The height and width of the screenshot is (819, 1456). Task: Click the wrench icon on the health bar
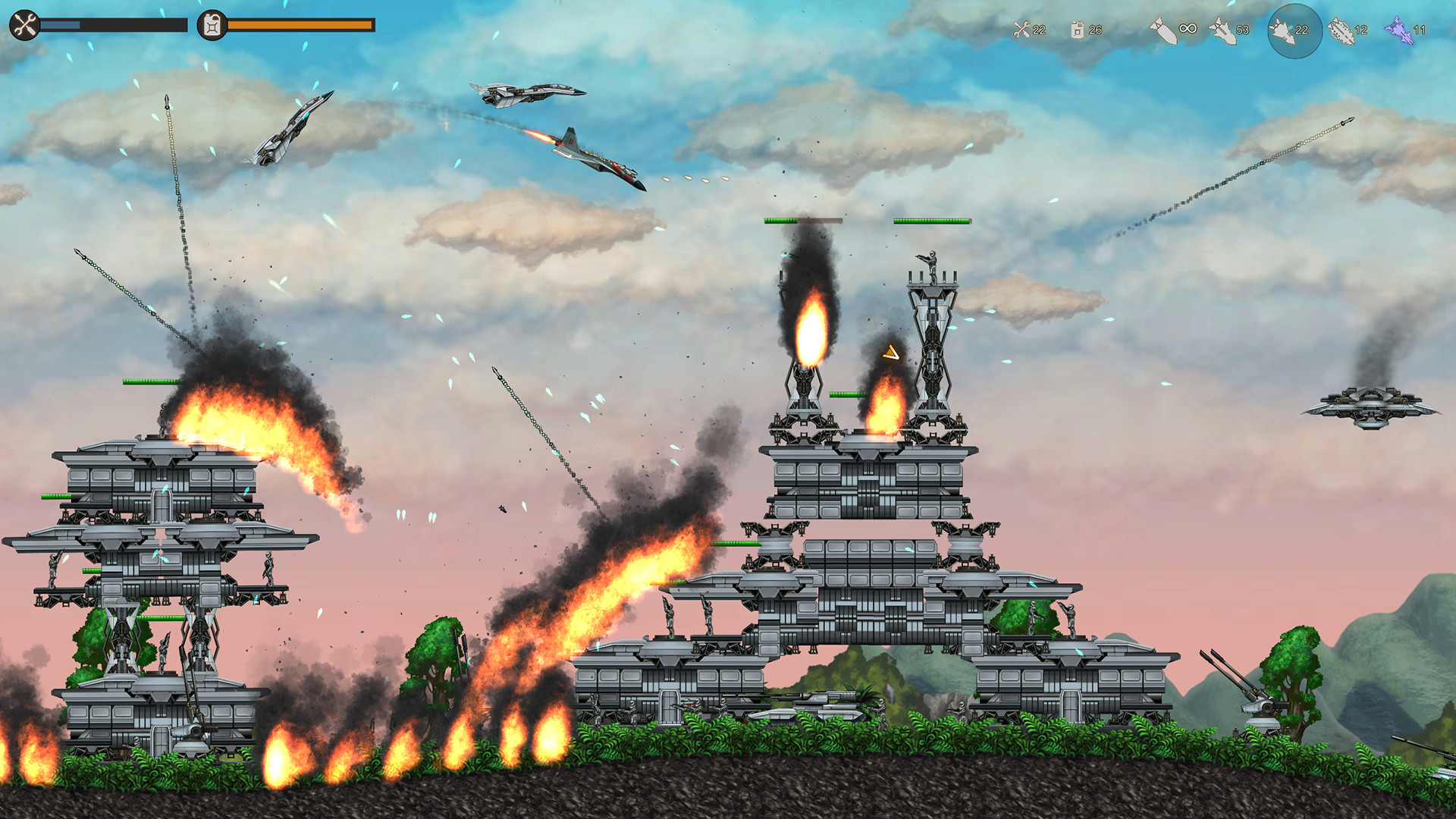pos(24,24)
